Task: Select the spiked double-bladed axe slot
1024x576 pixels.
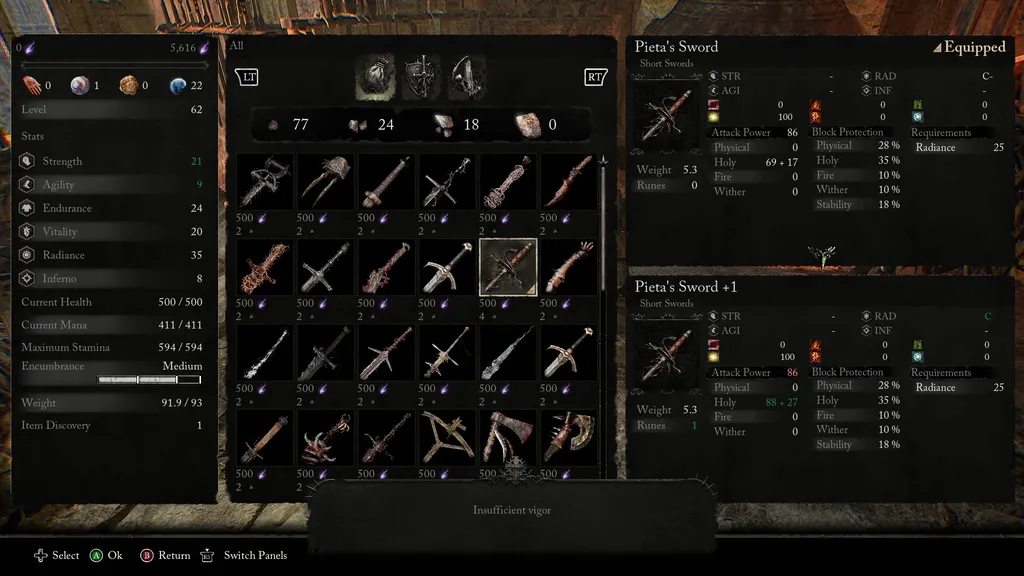Action: click(569, 438)
